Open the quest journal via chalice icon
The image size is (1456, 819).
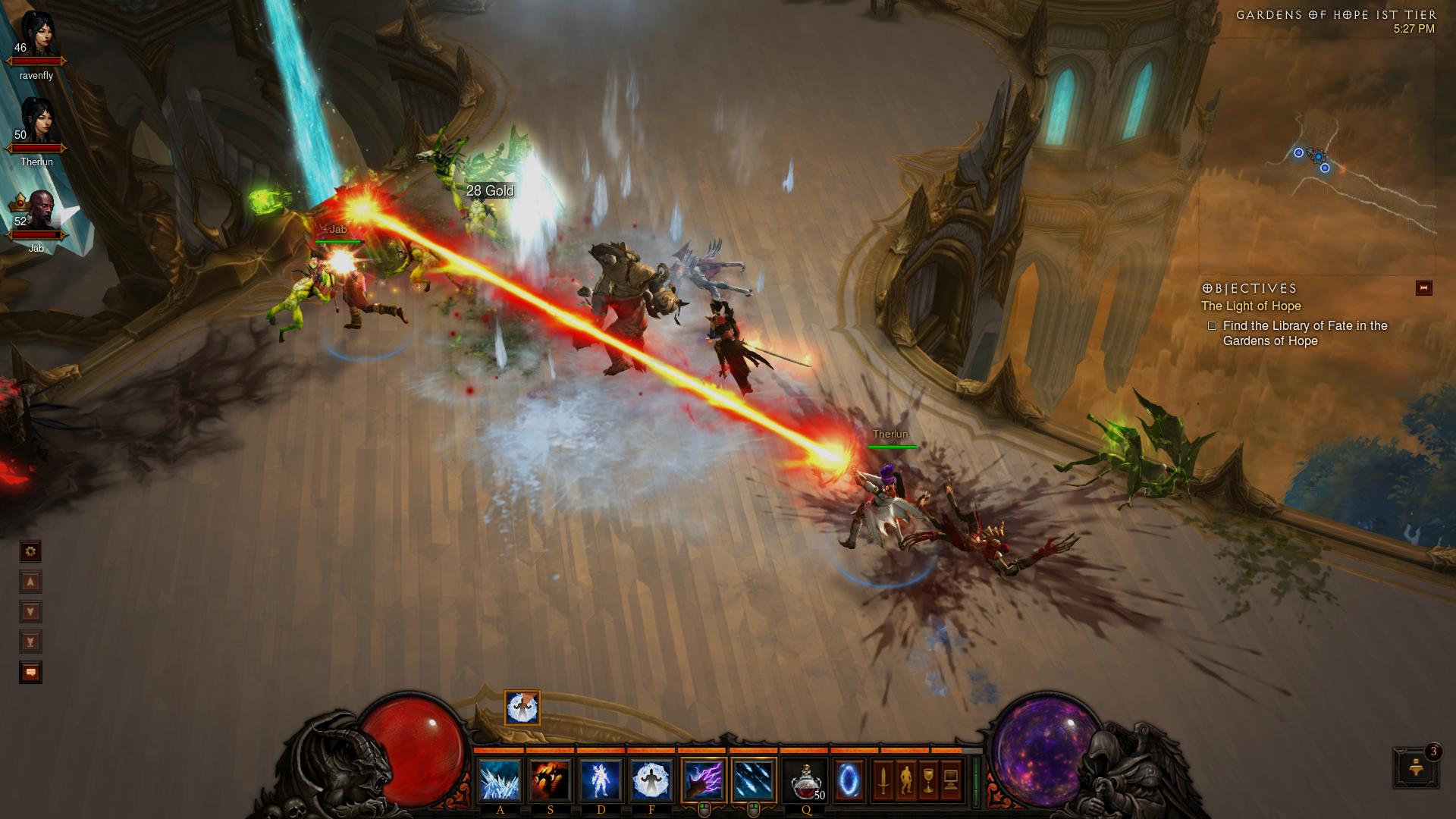point(928,780)
